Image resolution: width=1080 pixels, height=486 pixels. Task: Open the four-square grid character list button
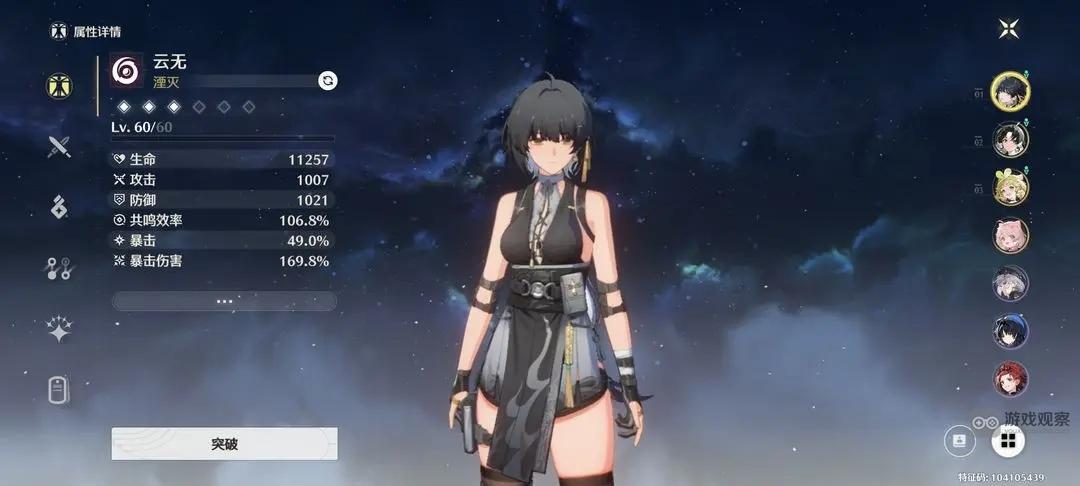pos(1007,439)
